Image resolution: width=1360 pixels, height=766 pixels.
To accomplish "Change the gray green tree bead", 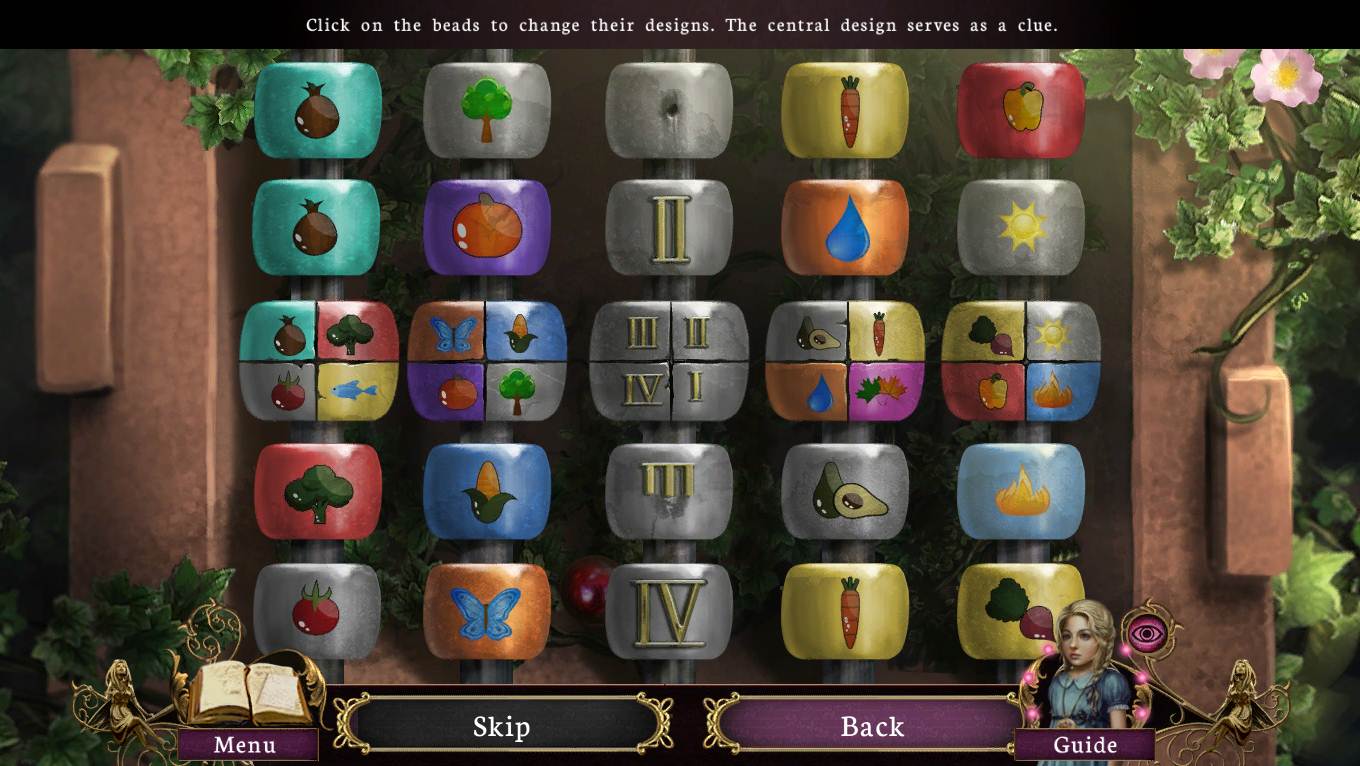I will 487,110.
